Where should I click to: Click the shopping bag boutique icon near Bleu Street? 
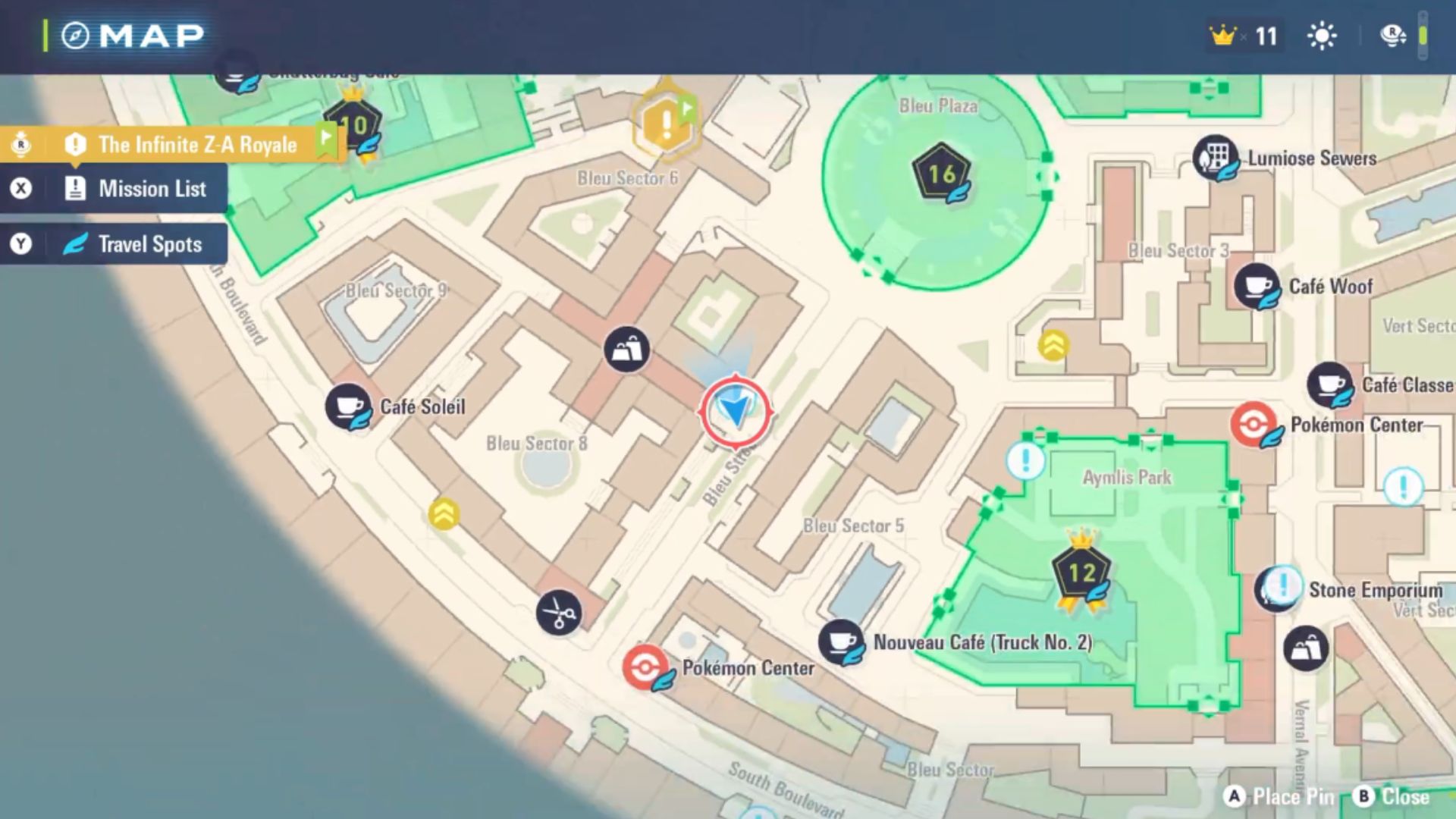626,347
